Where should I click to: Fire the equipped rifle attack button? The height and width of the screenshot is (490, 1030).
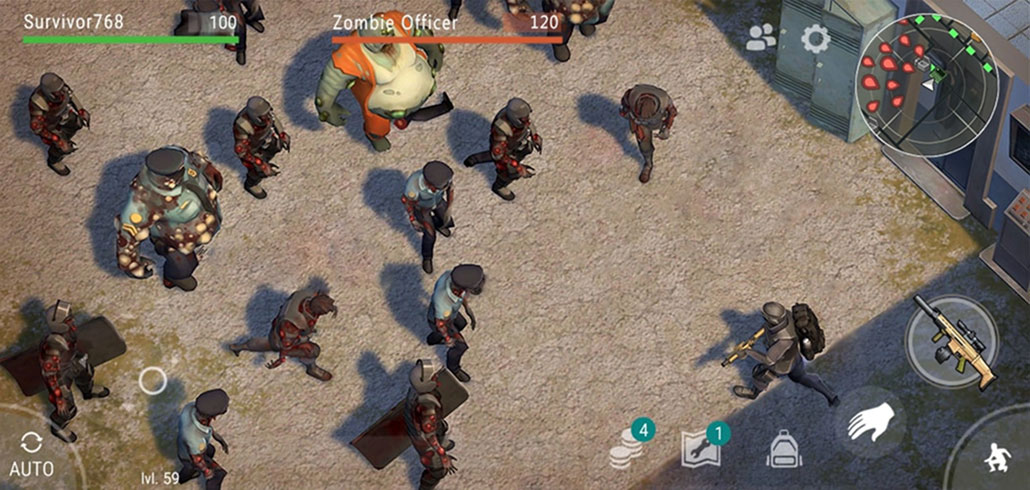[953, 340]
